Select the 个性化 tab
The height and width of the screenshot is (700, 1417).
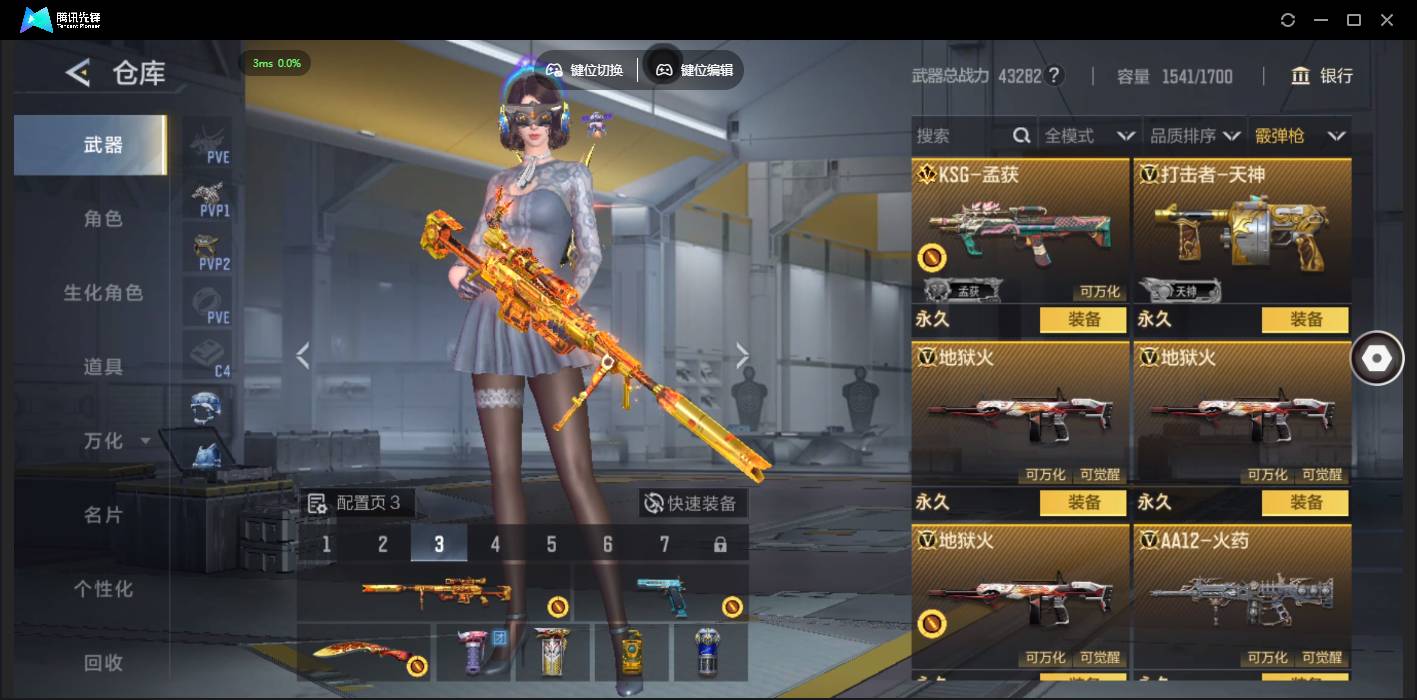click(x=103, y=589)
